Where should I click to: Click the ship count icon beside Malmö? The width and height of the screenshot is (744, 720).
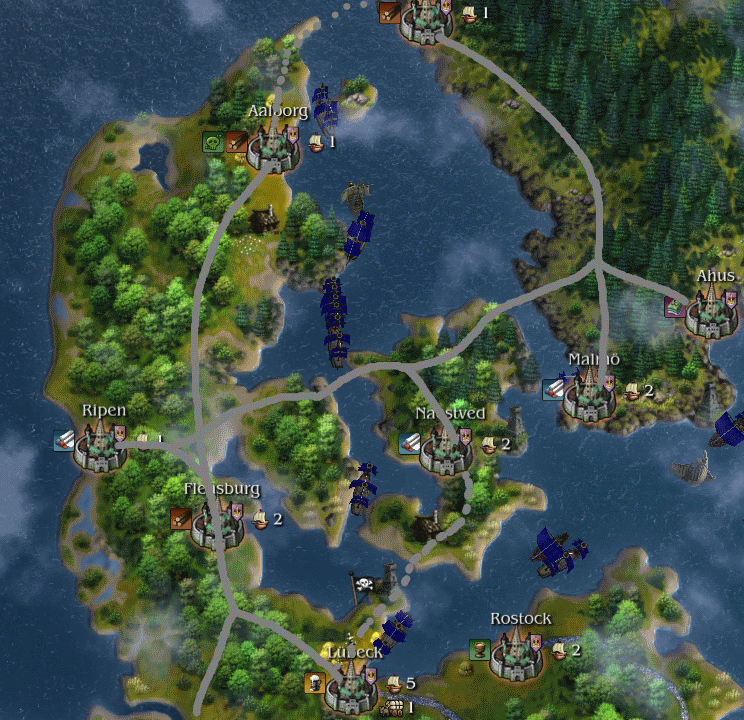(632, 391)
